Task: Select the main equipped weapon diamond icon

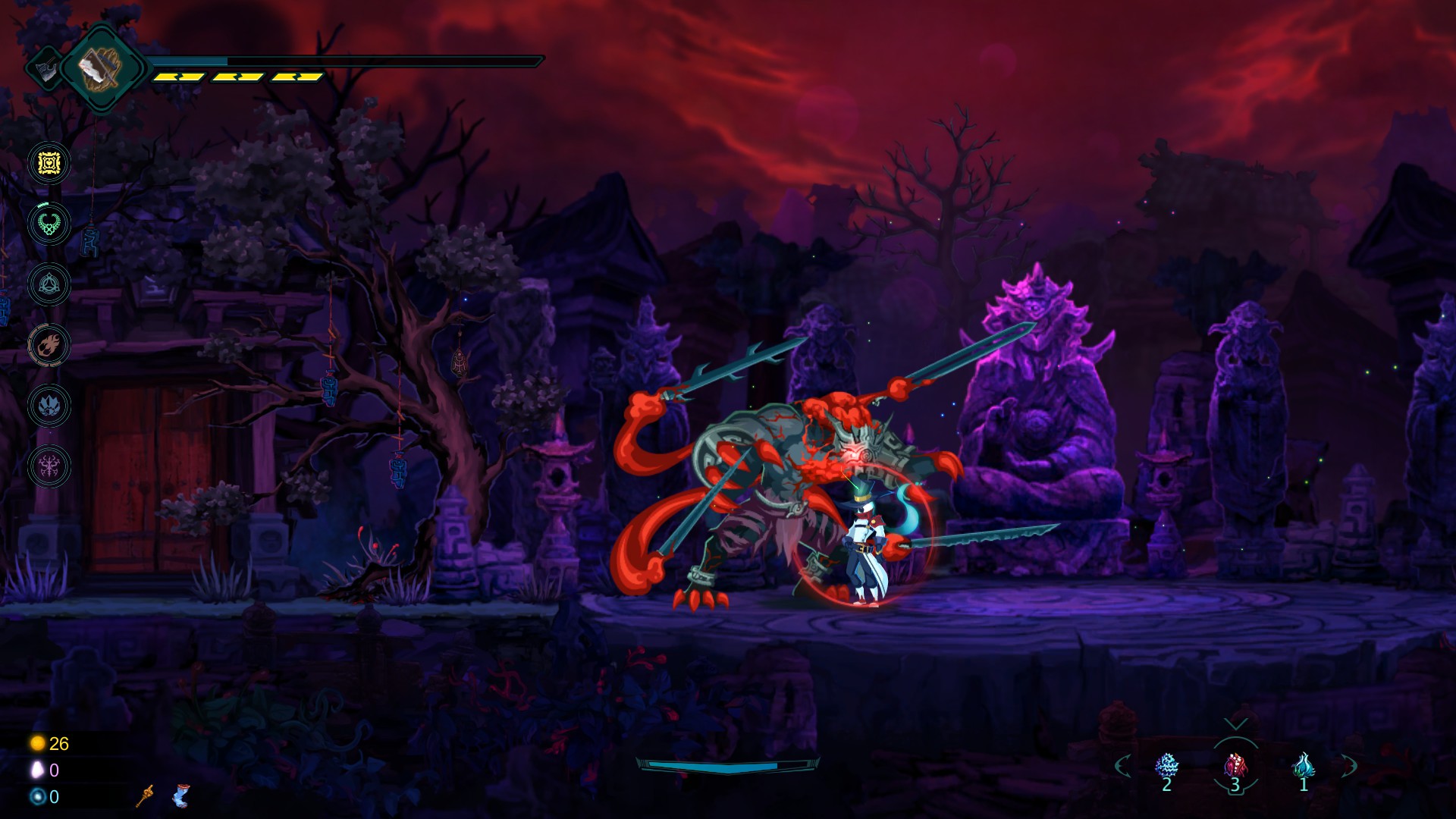Action: (x=101, y=68)
